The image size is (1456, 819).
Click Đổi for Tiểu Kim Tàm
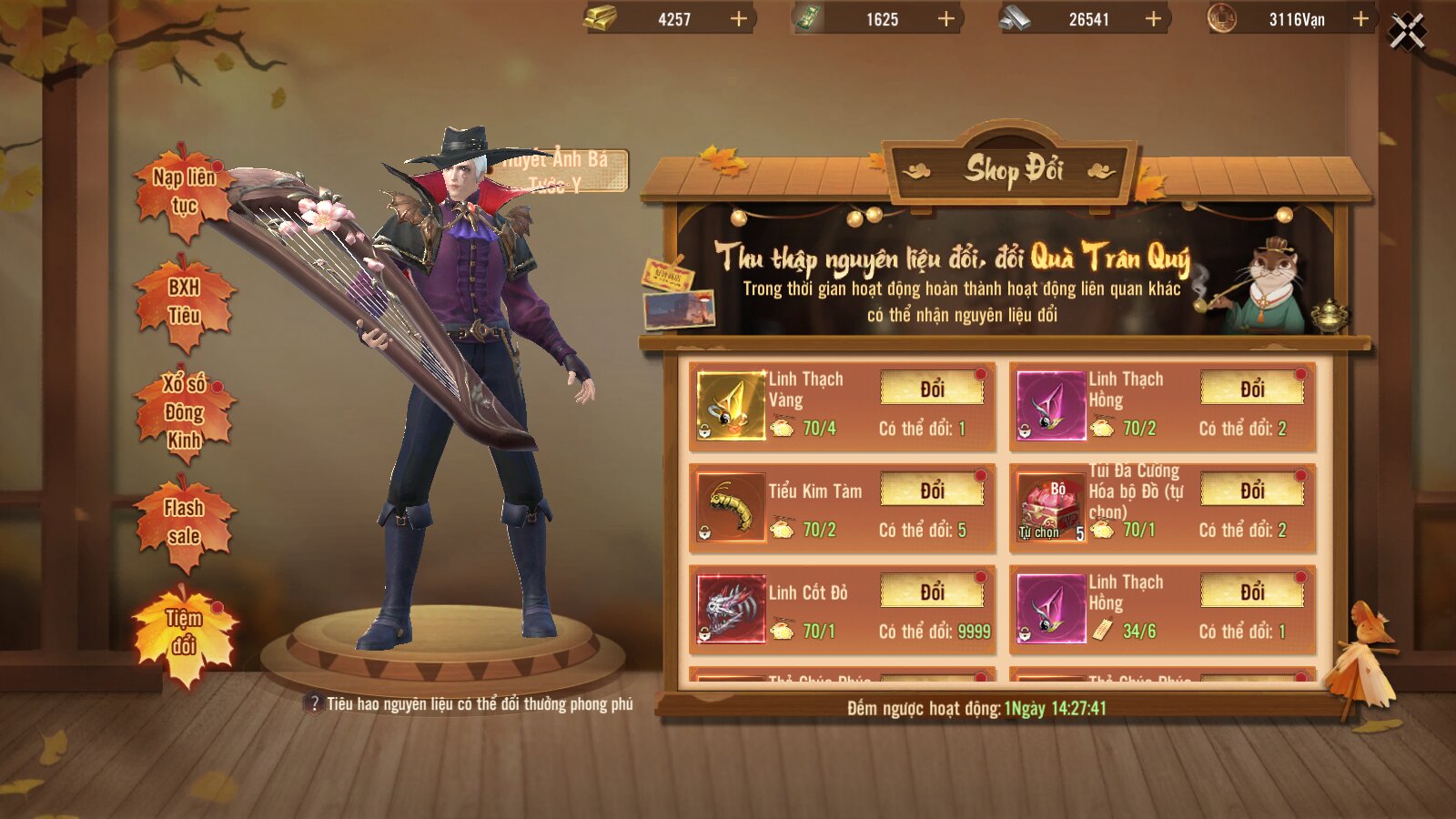tap(932, 491)
